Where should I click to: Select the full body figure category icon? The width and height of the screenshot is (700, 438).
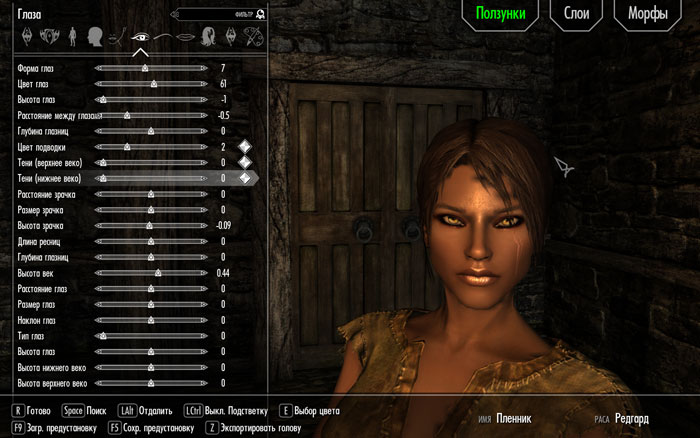click(73, 37)
